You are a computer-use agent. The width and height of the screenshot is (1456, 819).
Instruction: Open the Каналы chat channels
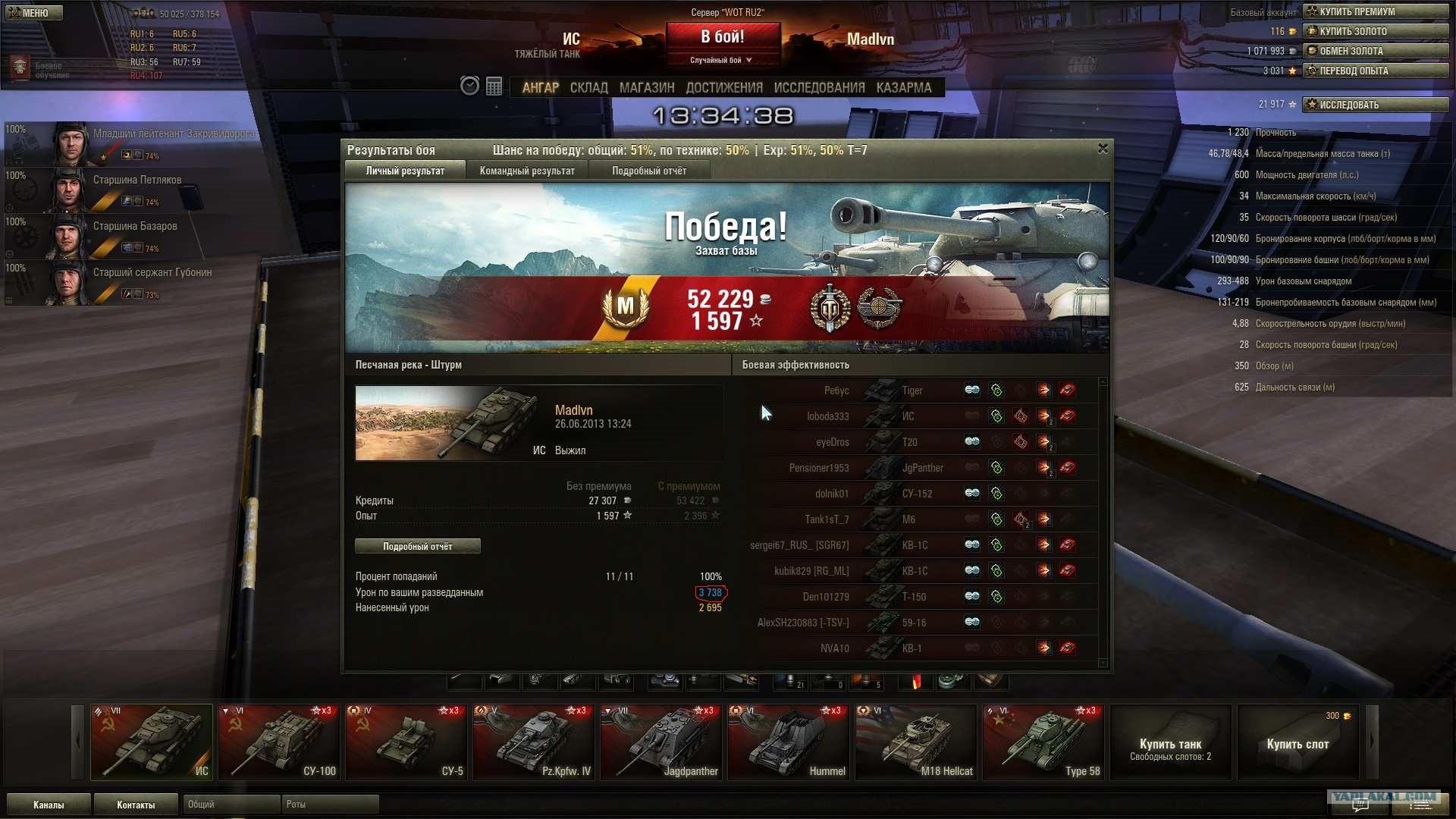[x=49, y=805]
